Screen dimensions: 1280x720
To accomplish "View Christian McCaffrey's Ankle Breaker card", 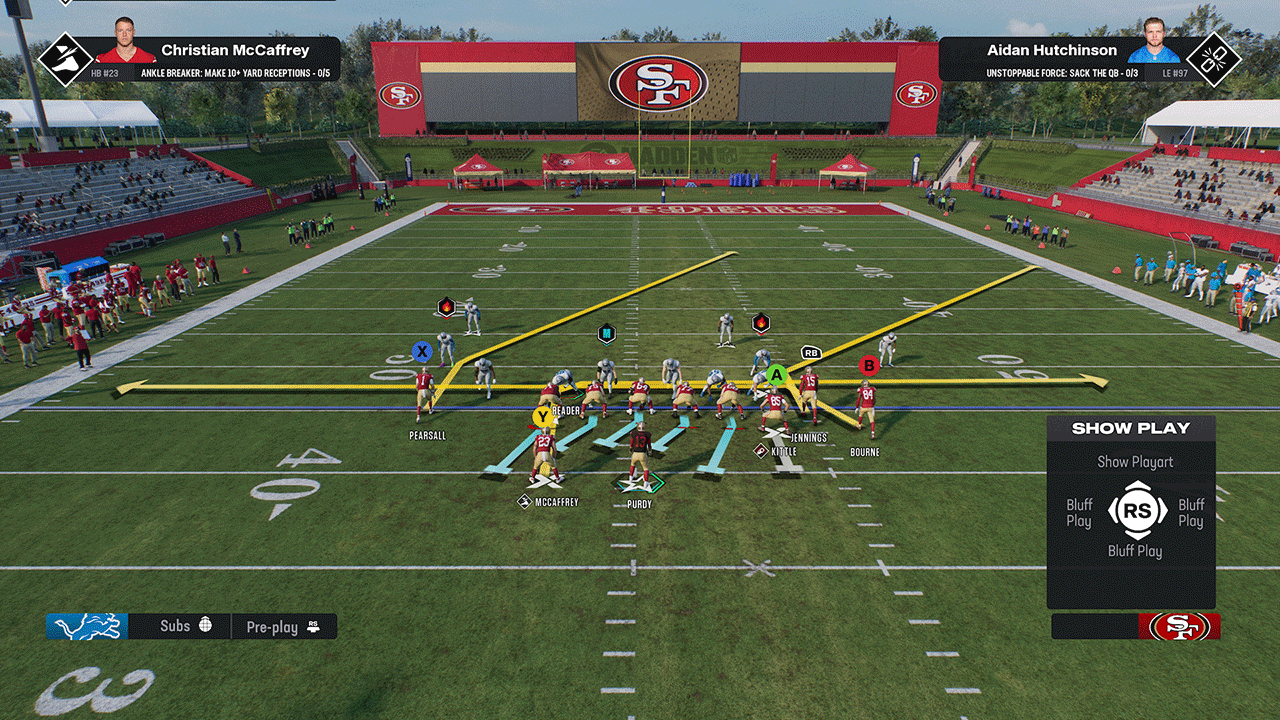I will 190,59.
